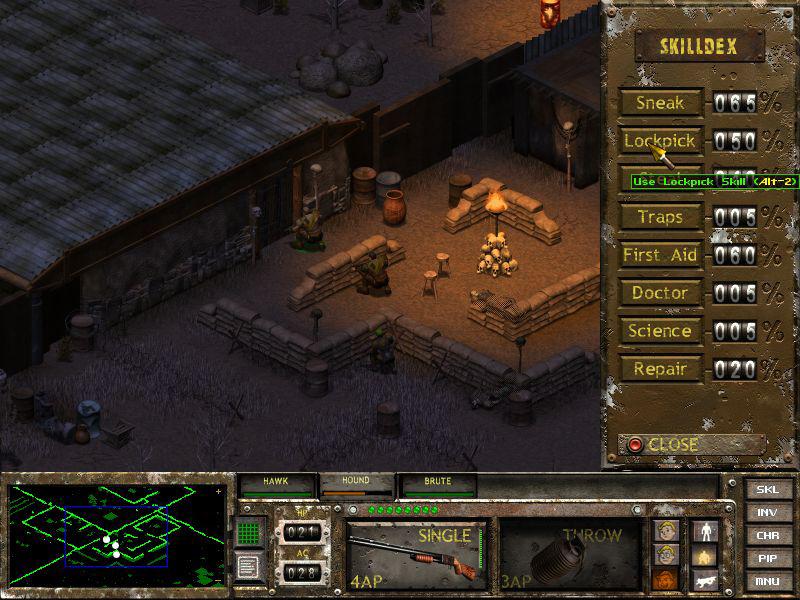Open the CHR character screen
The width and height of the screenshot is (800, 600).
(x=767, y=534)
